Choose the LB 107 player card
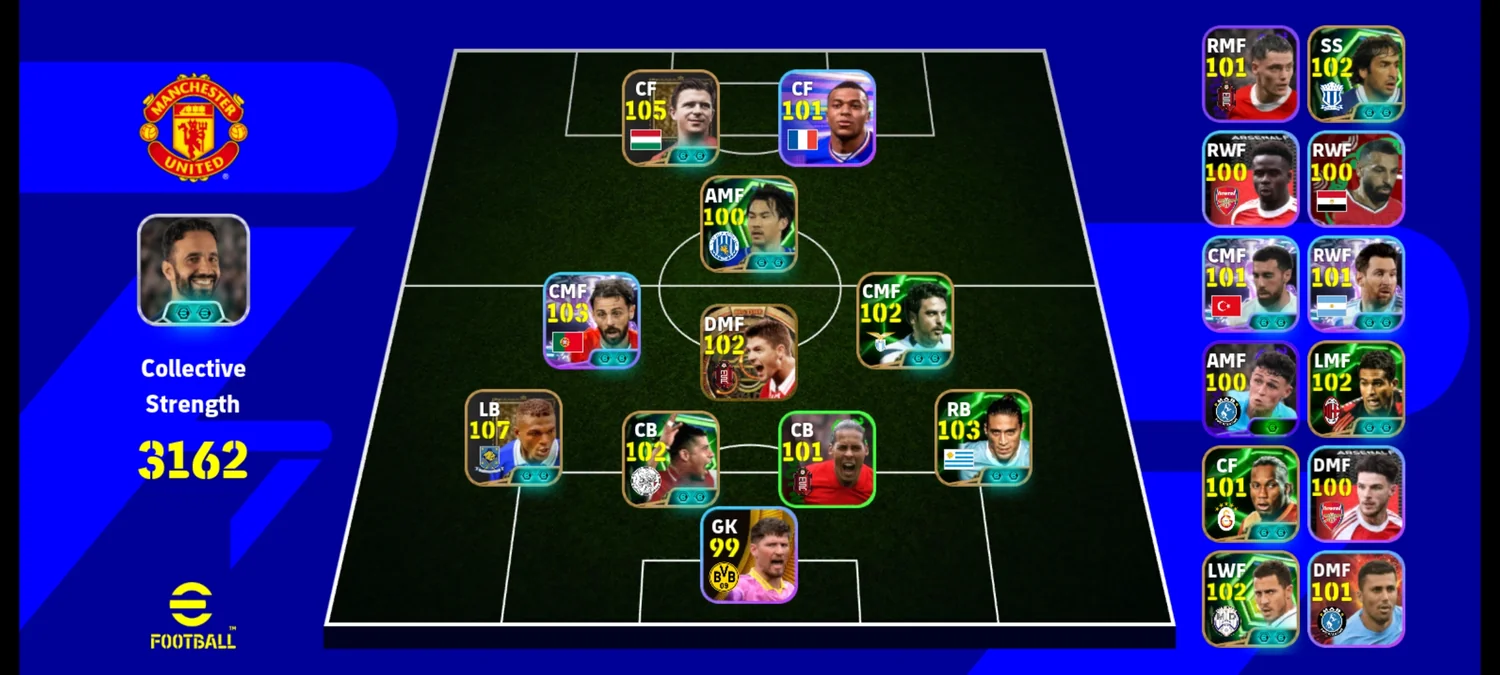Viewport: 1500px width, 675px height. (x=513, y=437)
